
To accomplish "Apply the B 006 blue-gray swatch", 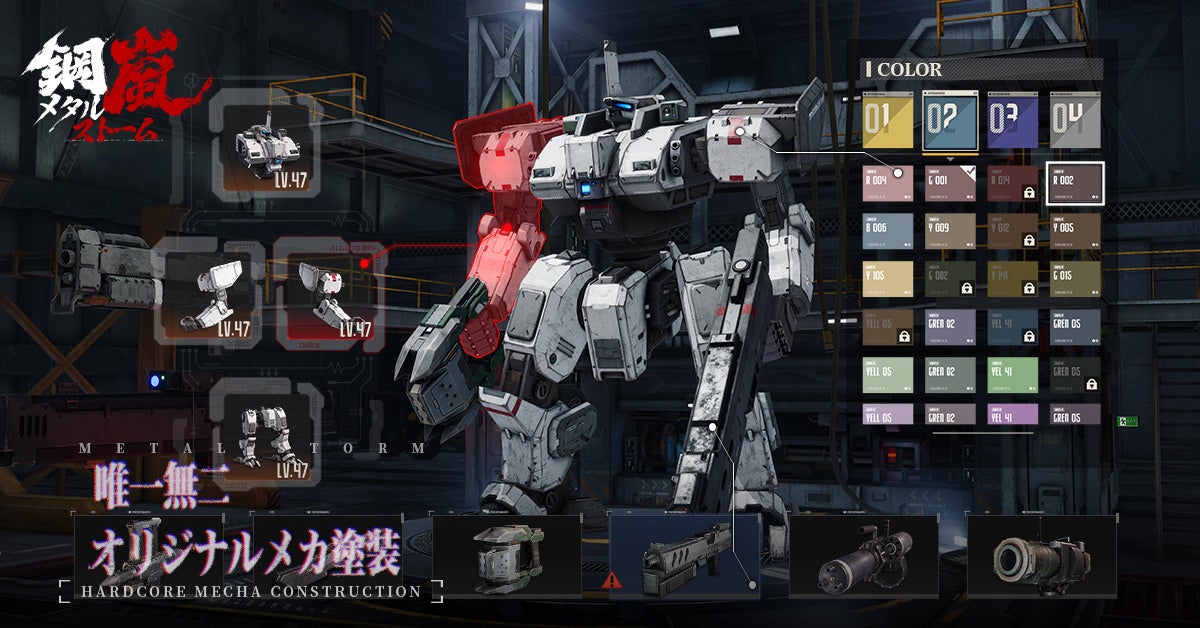I will 889,230.
